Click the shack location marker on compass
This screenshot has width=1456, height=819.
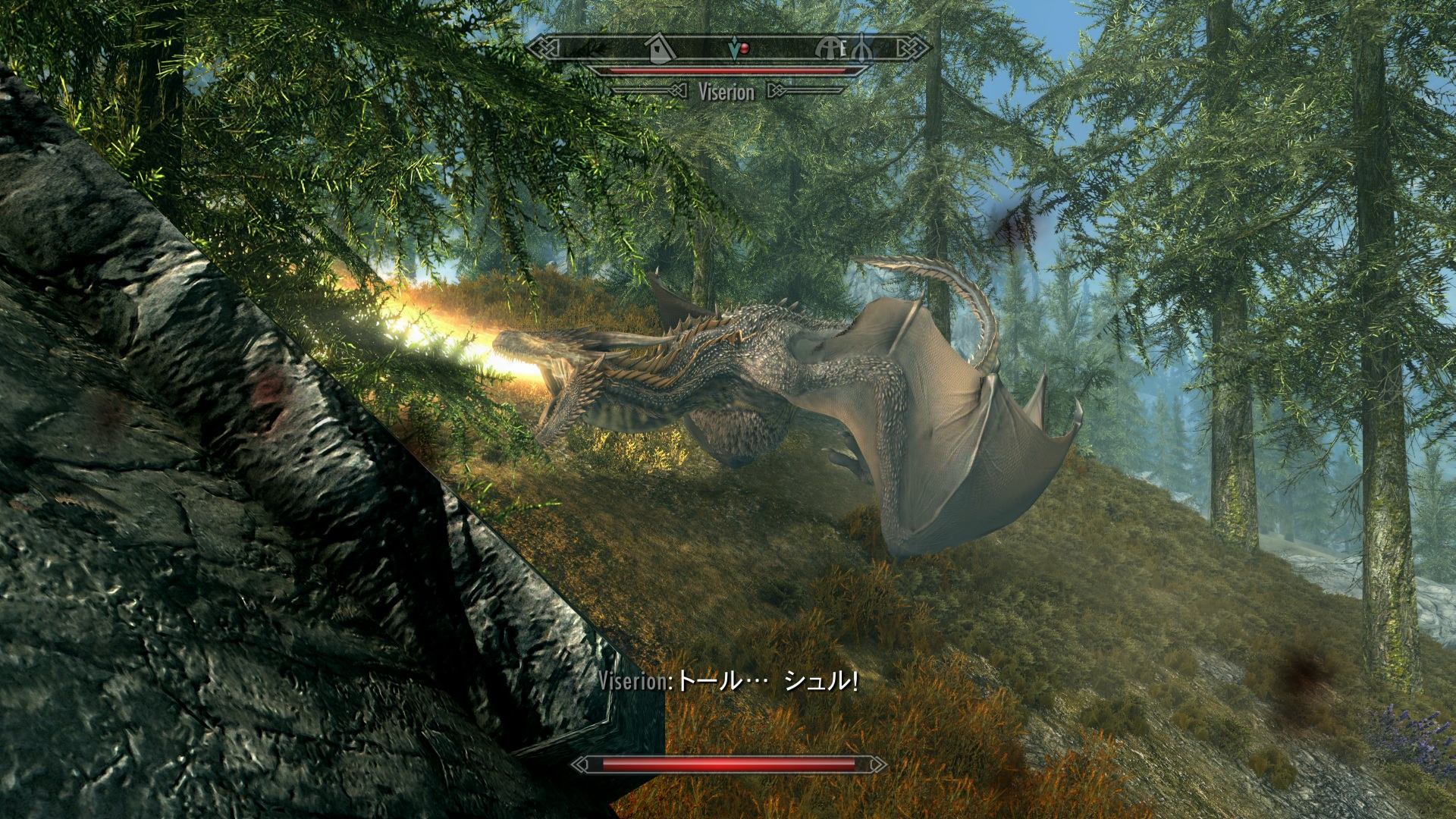661,49
